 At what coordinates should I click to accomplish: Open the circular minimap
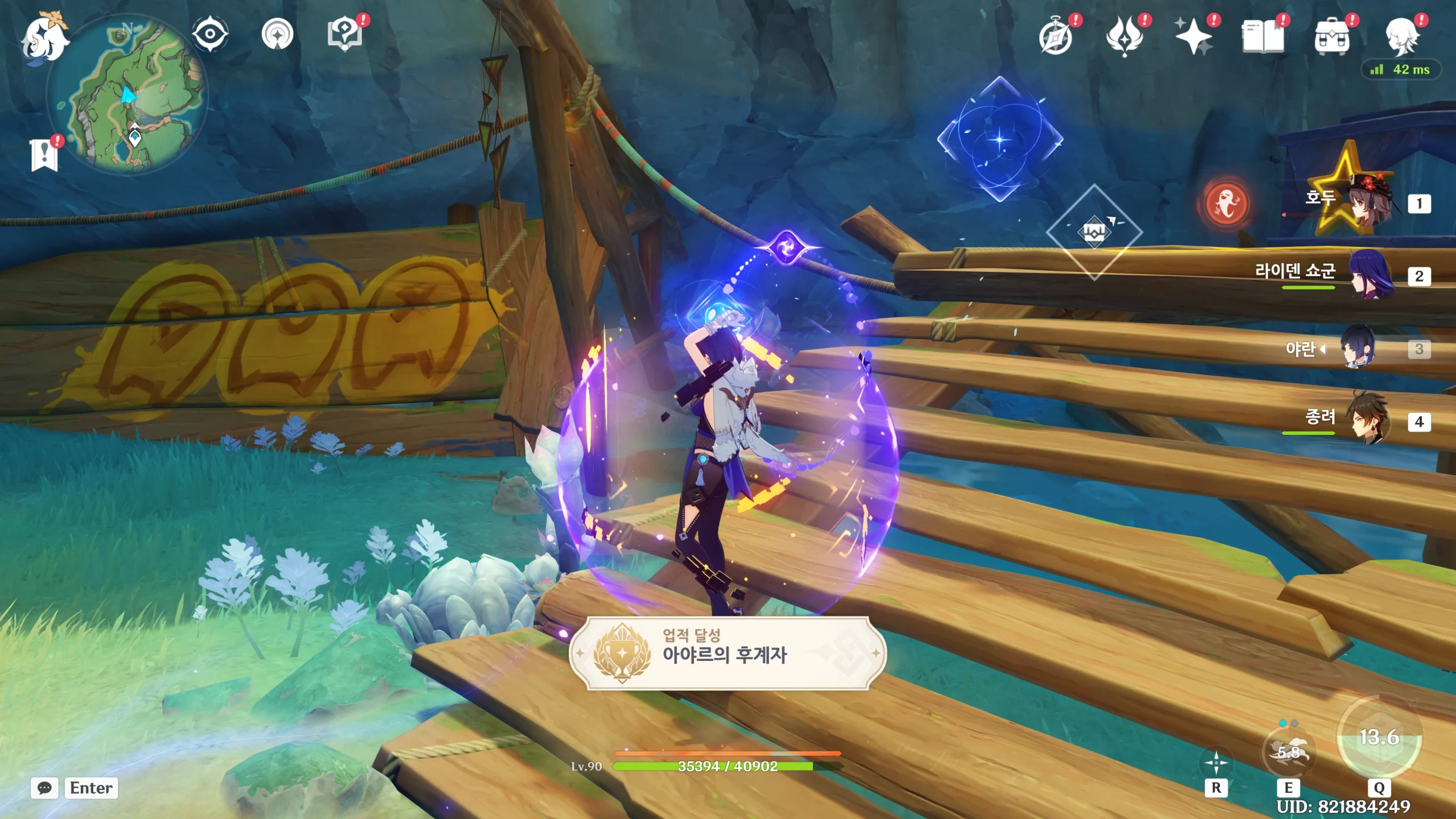tap(129, 95)
